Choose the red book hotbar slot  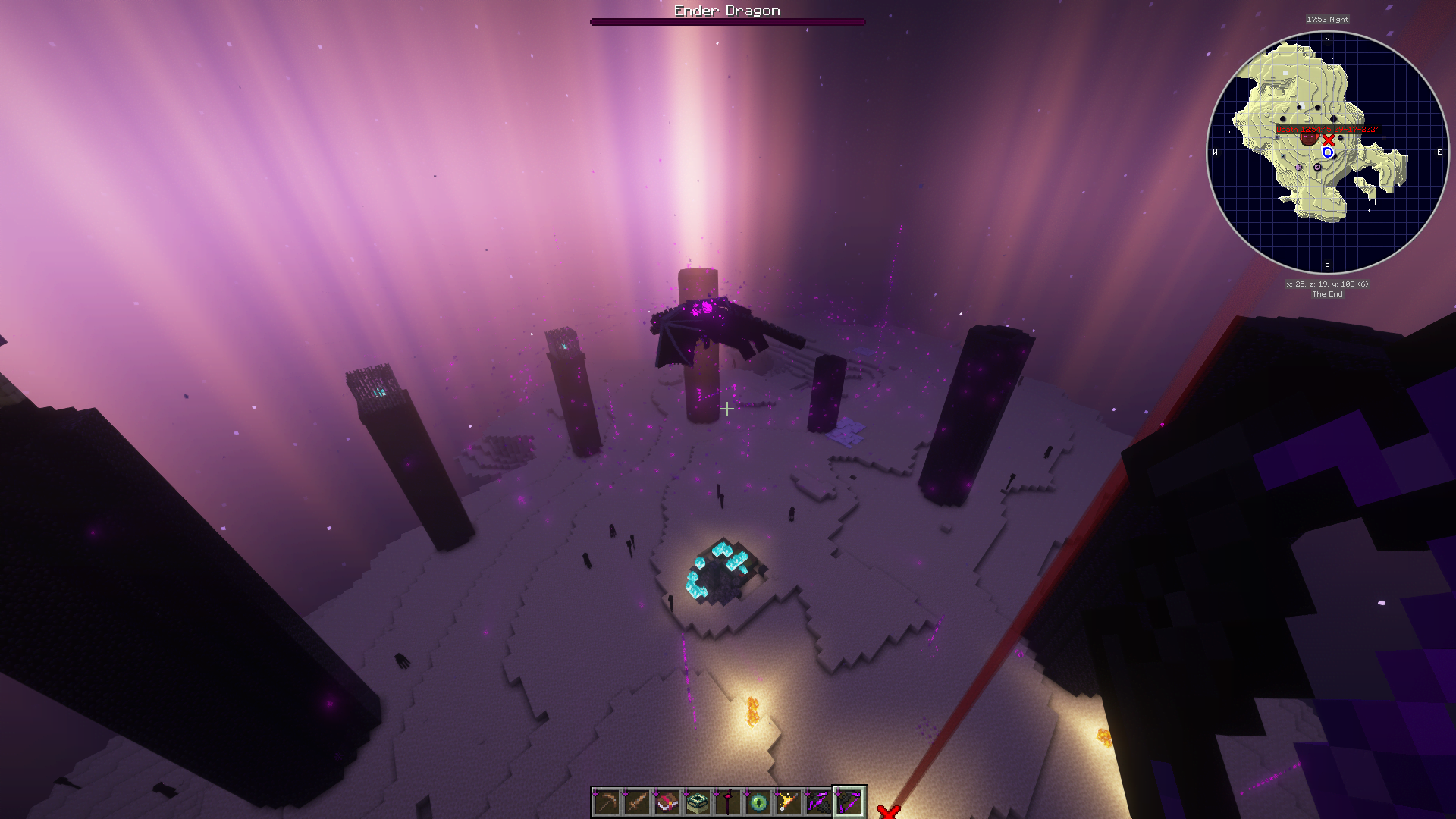click(667, 802)
